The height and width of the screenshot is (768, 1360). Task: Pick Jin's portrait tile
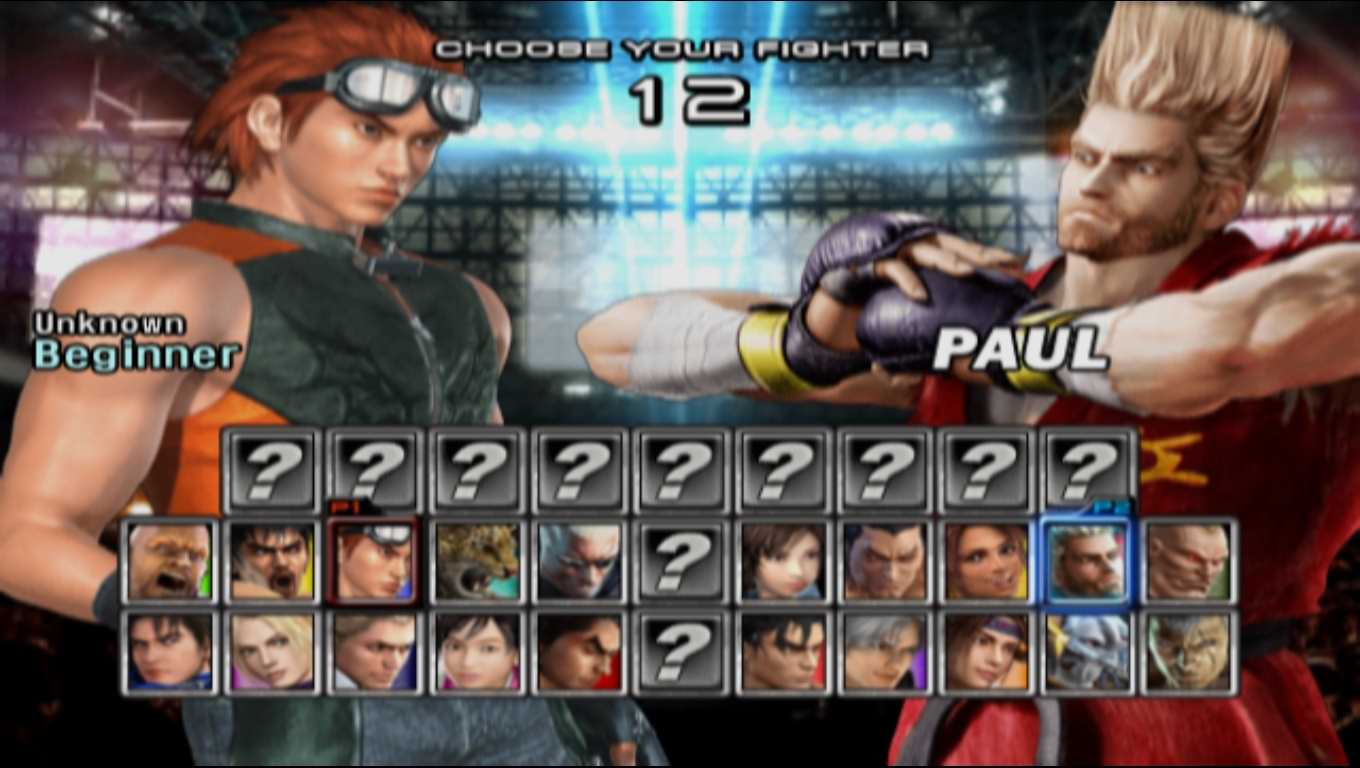pos(783,652)
